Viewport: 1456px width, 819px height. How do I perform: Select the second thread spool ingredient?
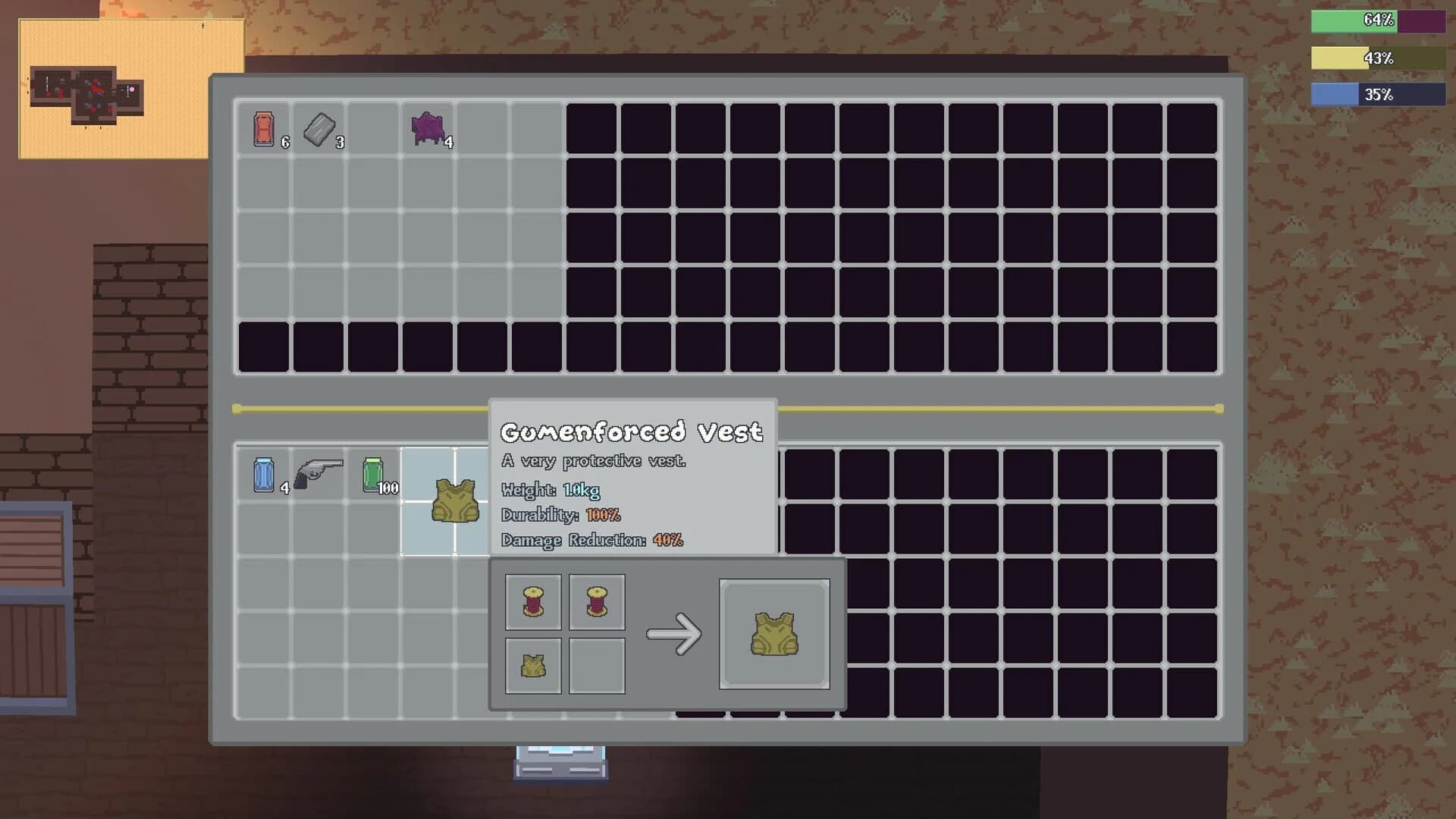596,601
